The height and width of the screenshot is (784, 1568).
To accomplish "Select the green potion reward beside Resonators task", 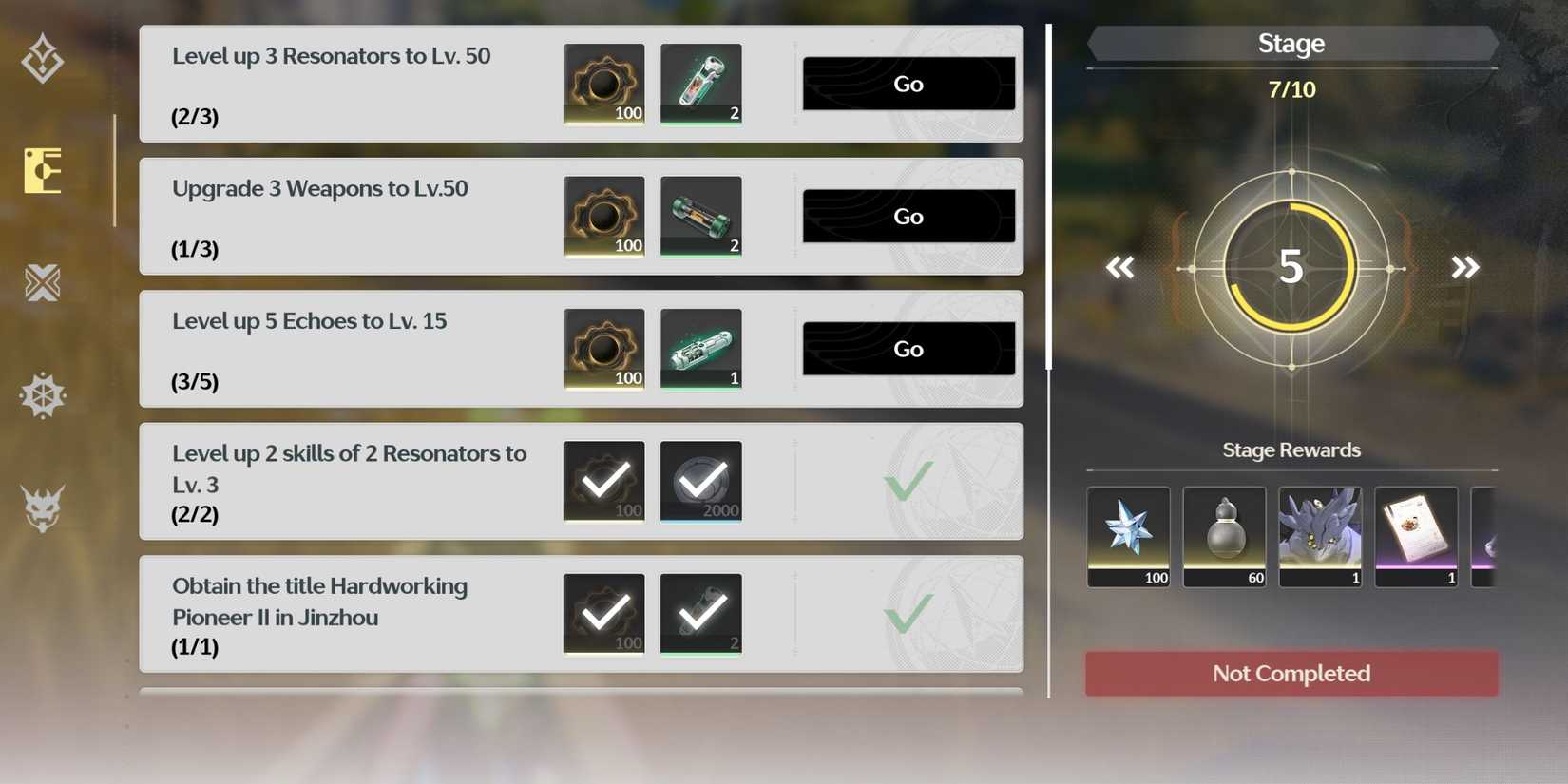I will click(700, 84).
